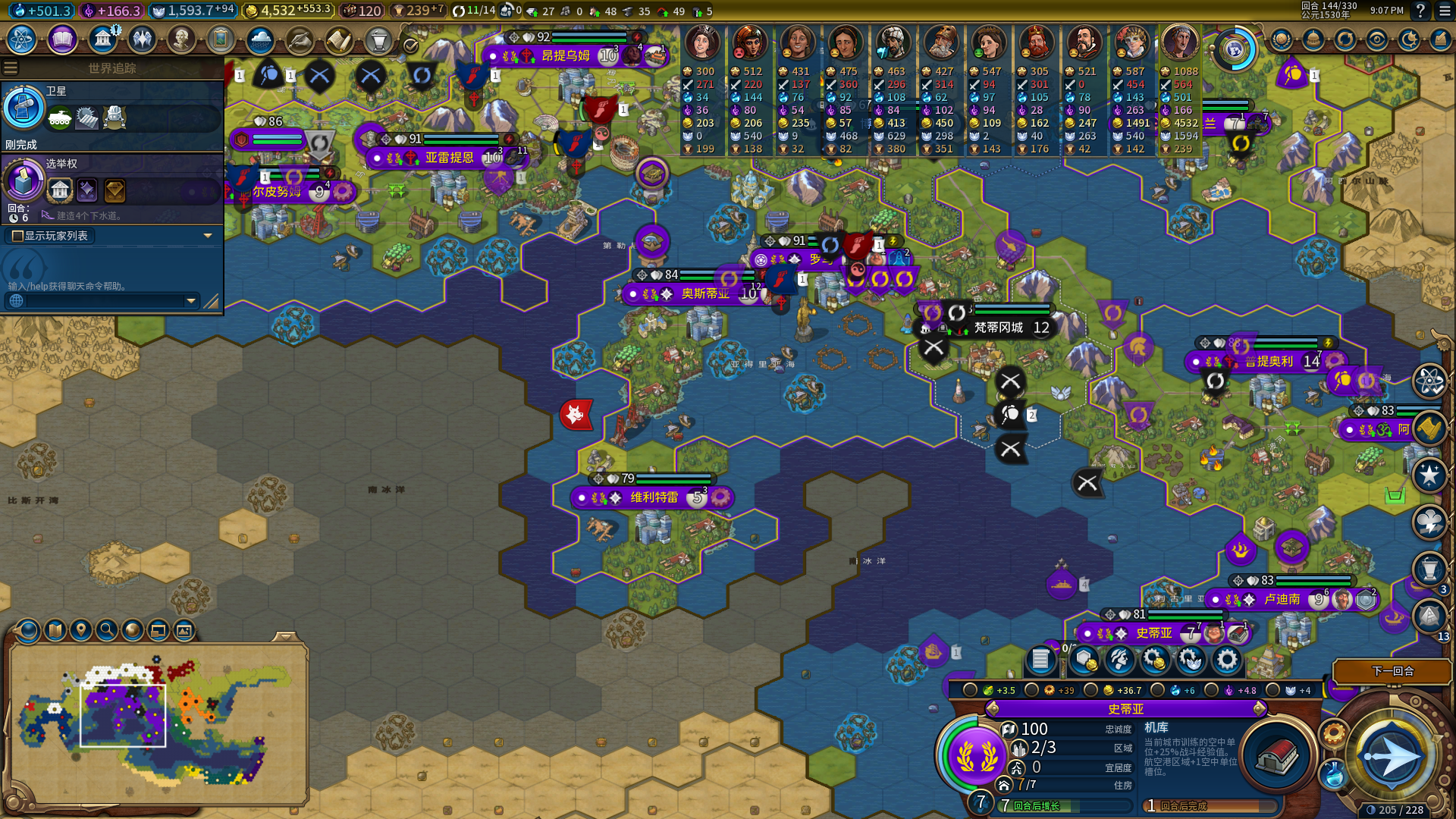Click the 下一回合 next turn button

(1392, 670)
